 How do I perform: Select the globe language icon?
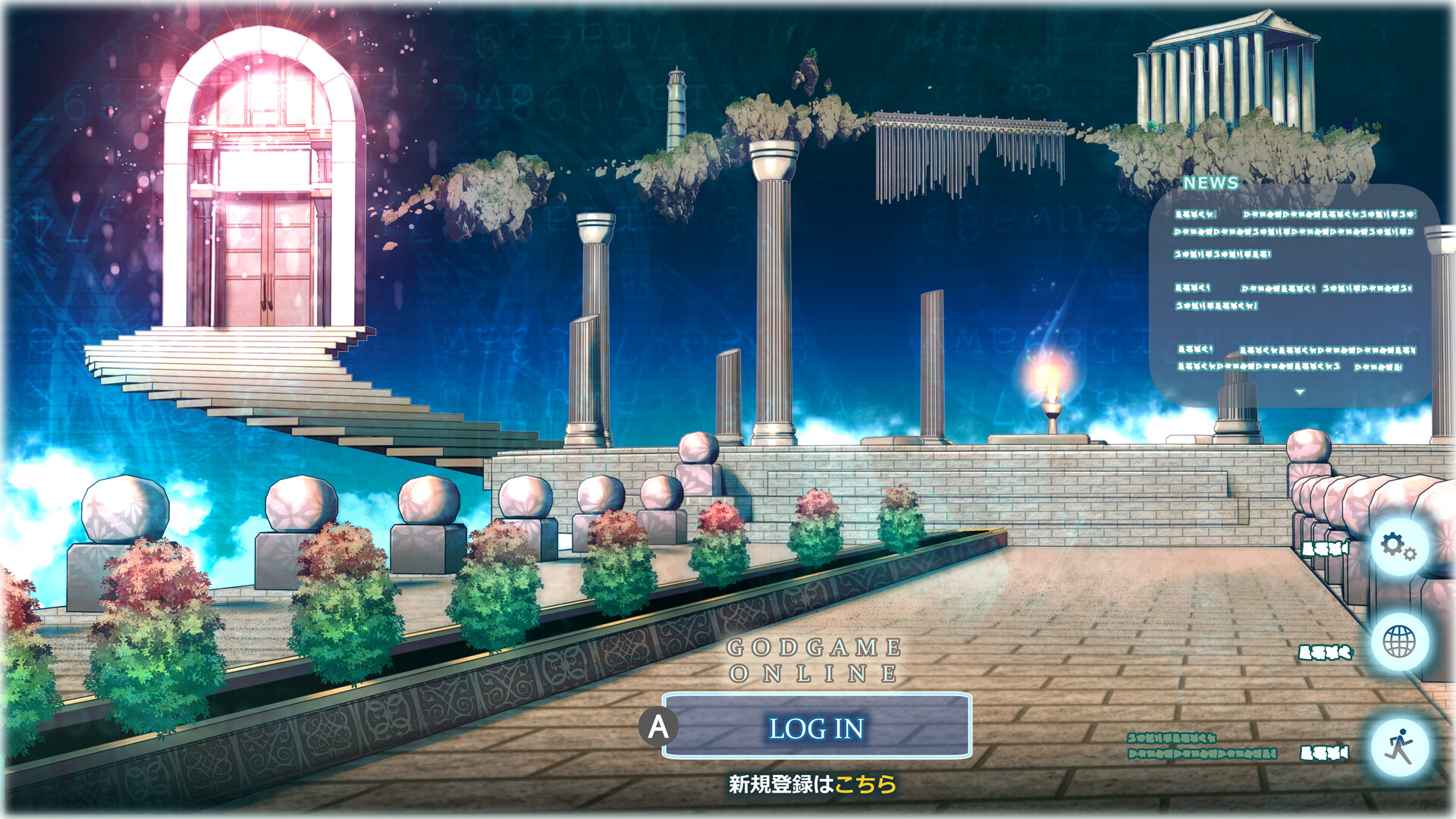pos(1398,642)
